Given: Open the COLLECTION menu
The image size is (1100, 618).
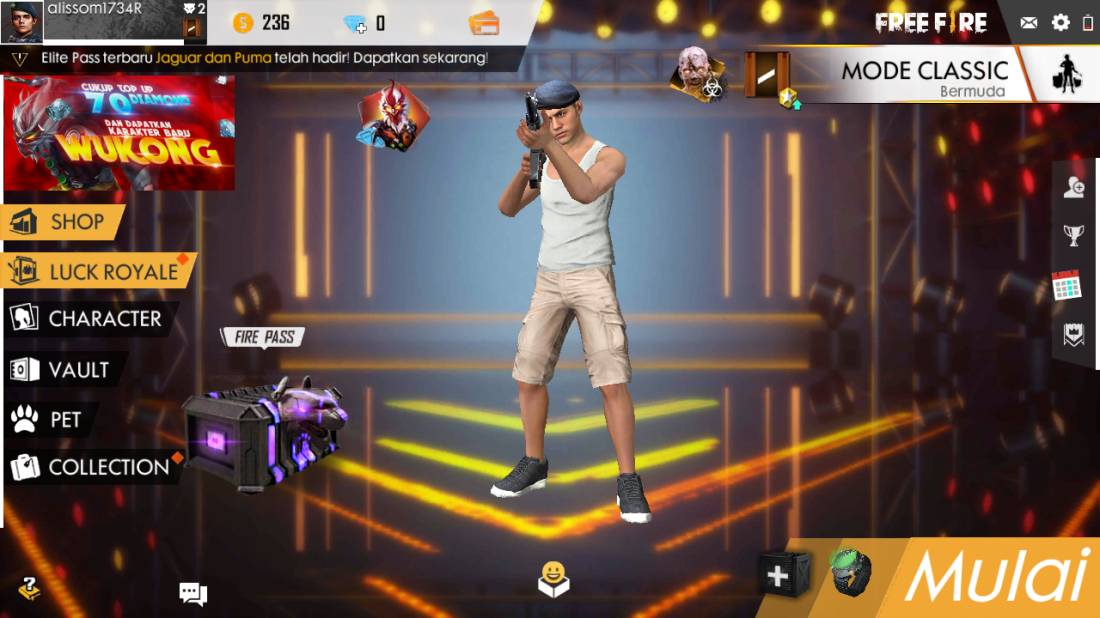Looking at the screenshot, I should point(92,467).
